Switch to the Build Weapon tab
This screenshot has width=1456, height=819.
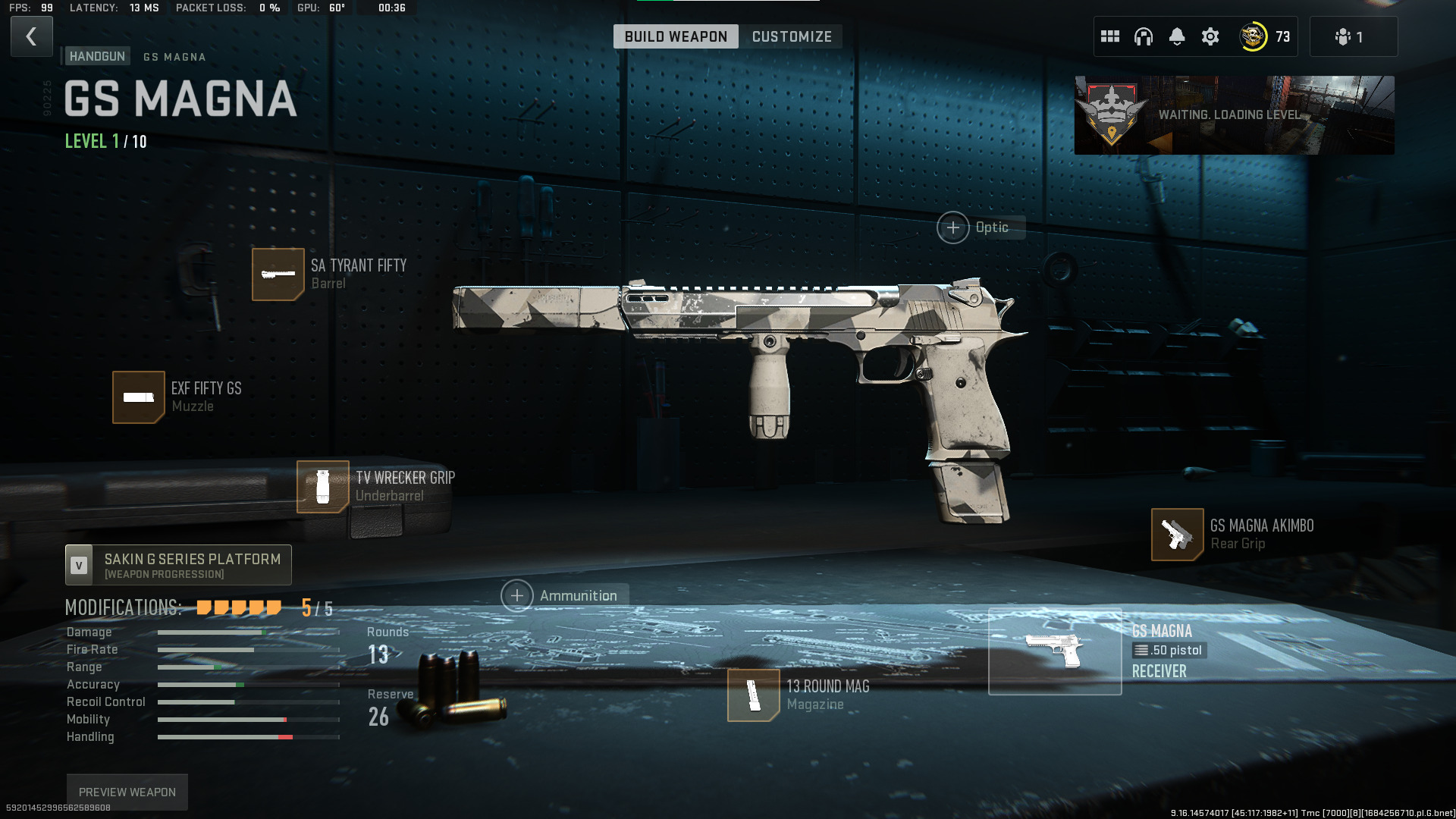click(675, 36)
